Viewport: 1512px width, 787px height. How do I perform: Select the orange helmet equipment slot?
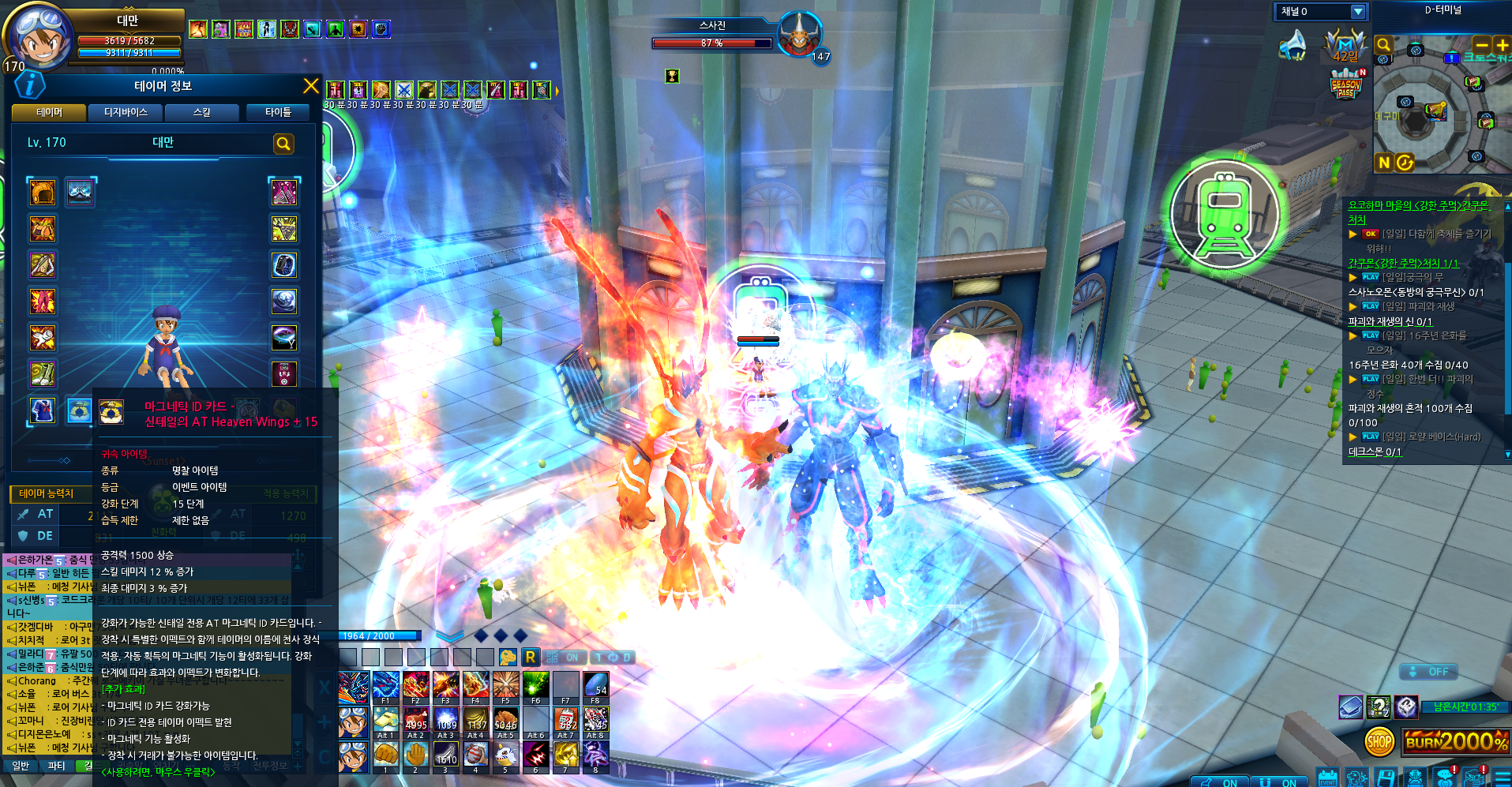click(43, 192)
